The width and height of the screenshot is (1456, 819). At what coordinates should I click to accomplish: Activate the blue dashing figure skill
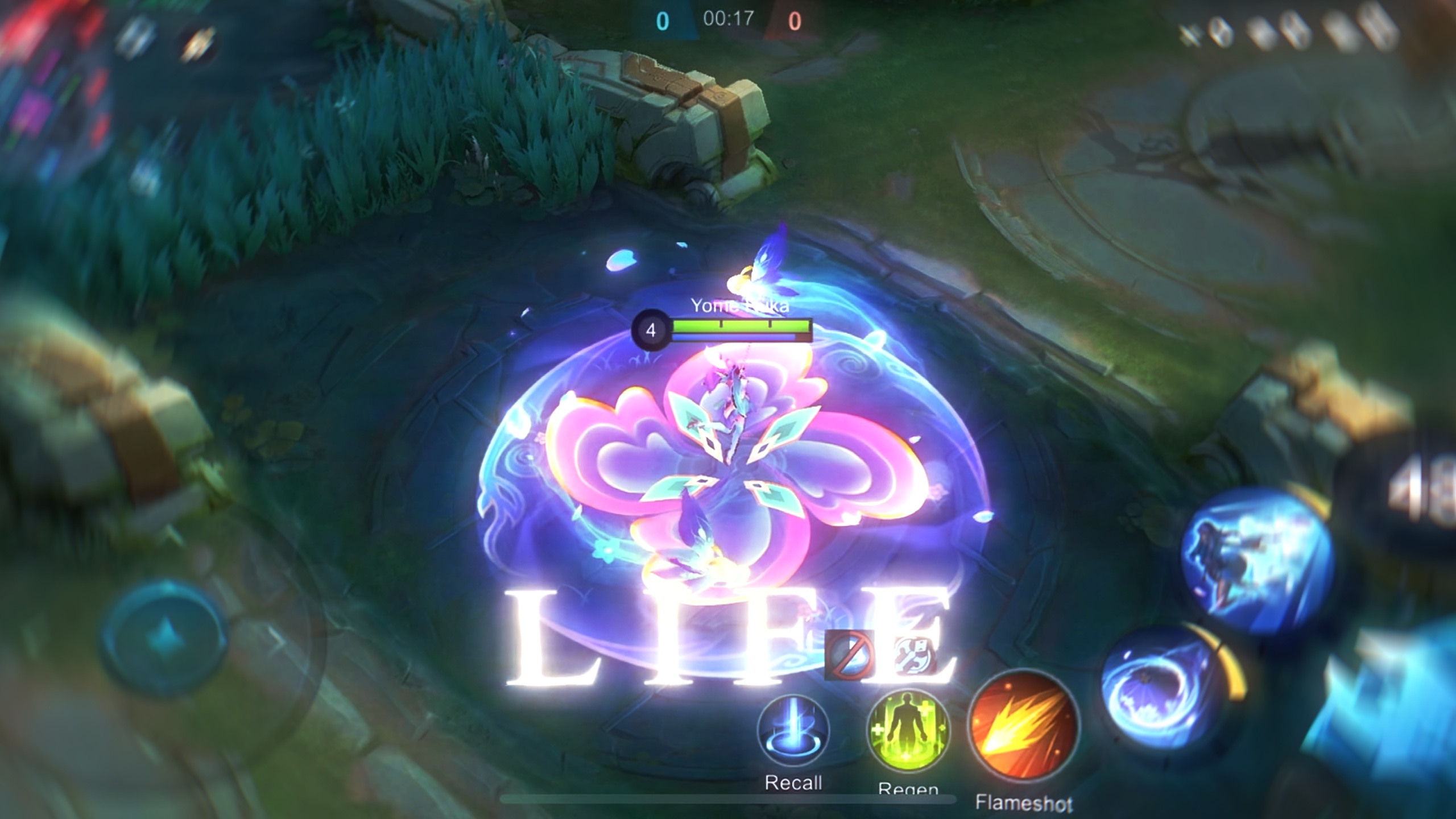1258,560
